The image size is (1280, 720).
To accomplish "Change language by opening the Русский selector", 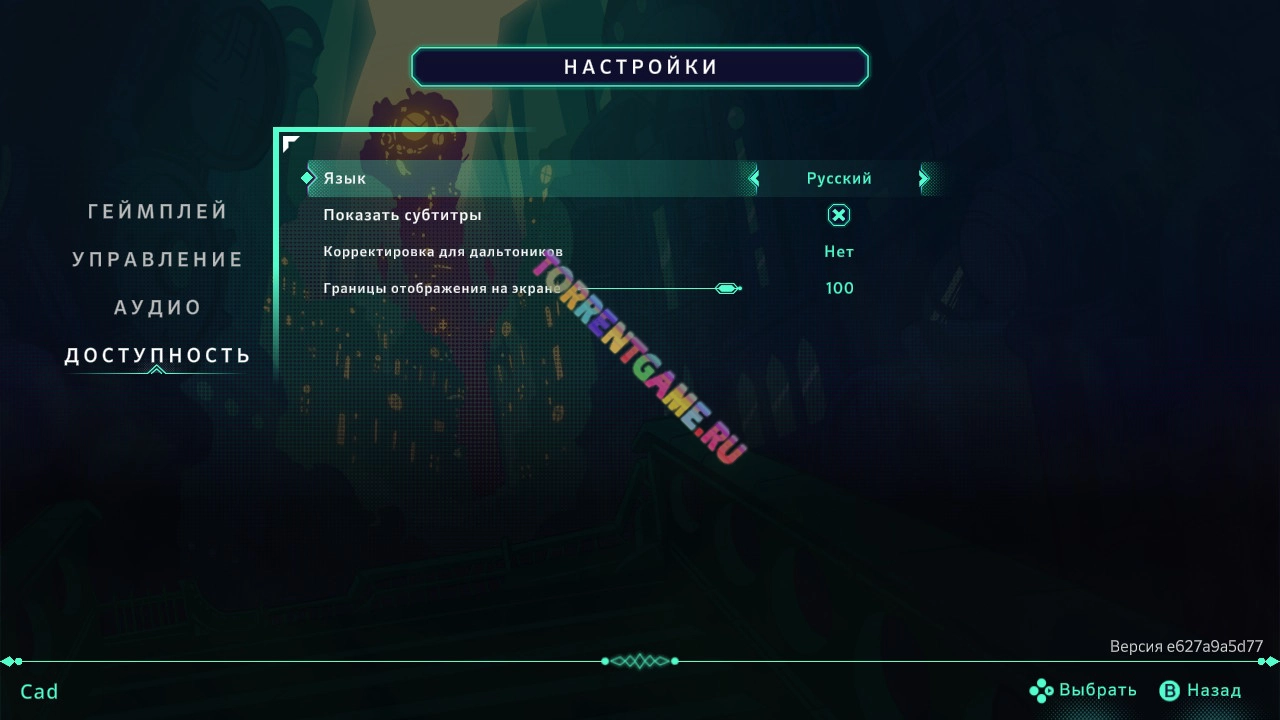I will tap(838, 178).
